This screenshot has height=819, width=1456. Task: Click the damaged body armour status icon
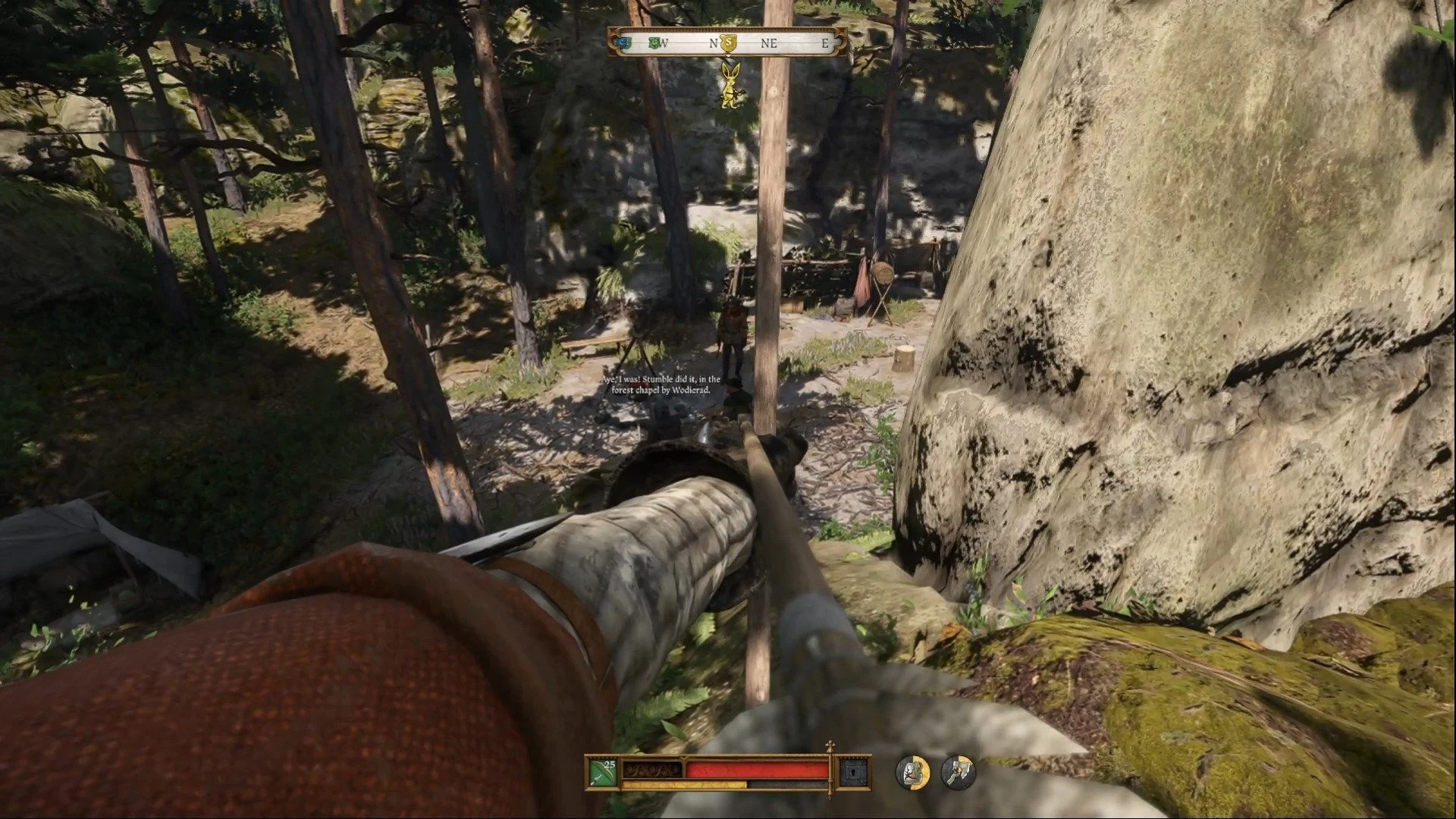[913, 773]
